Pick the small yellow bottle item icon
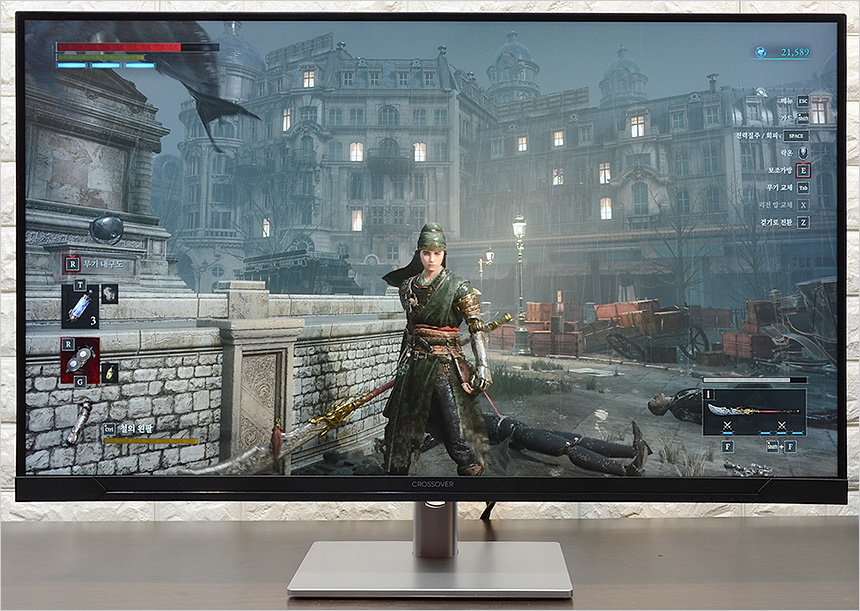Image resolution: width=860 pixels, height=611 pixels. (110, 372)
